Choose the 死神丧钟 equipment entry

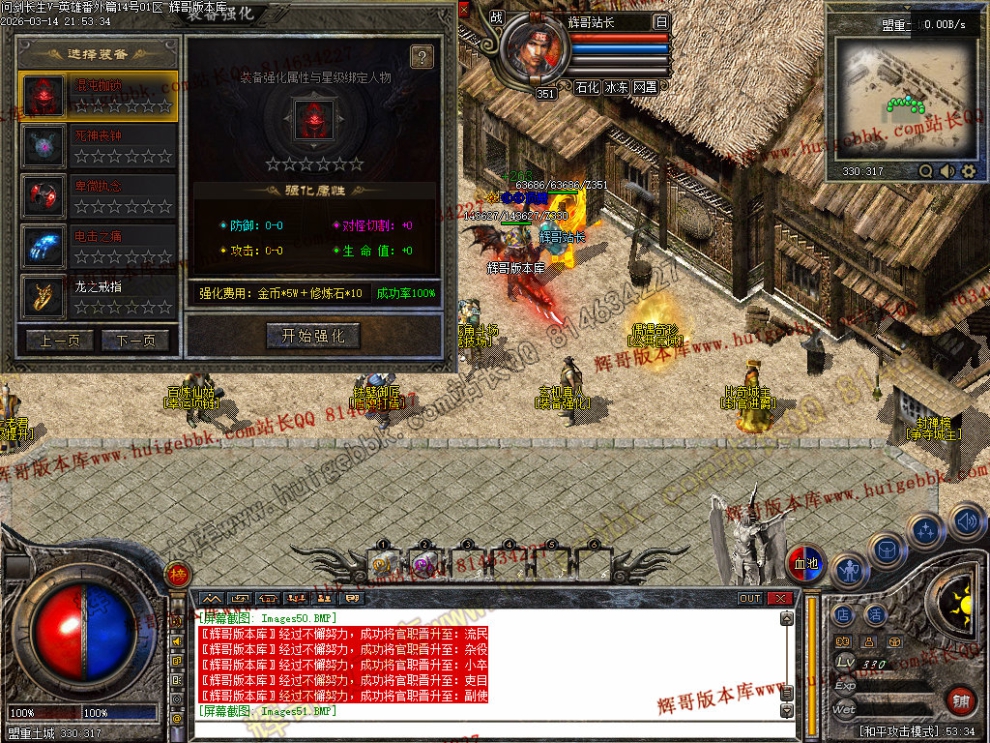(x=98, y=146)
